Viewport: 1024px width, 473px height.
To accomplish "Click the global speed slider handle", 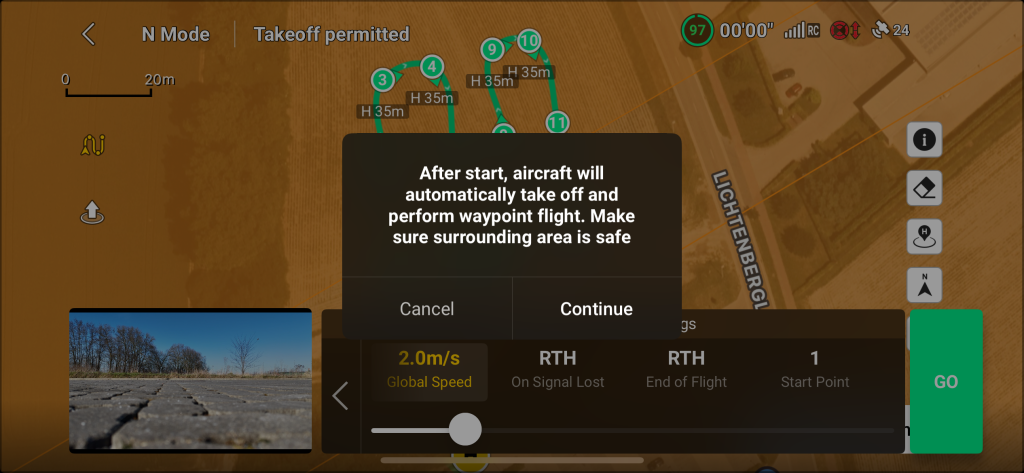I will [464, 429].
